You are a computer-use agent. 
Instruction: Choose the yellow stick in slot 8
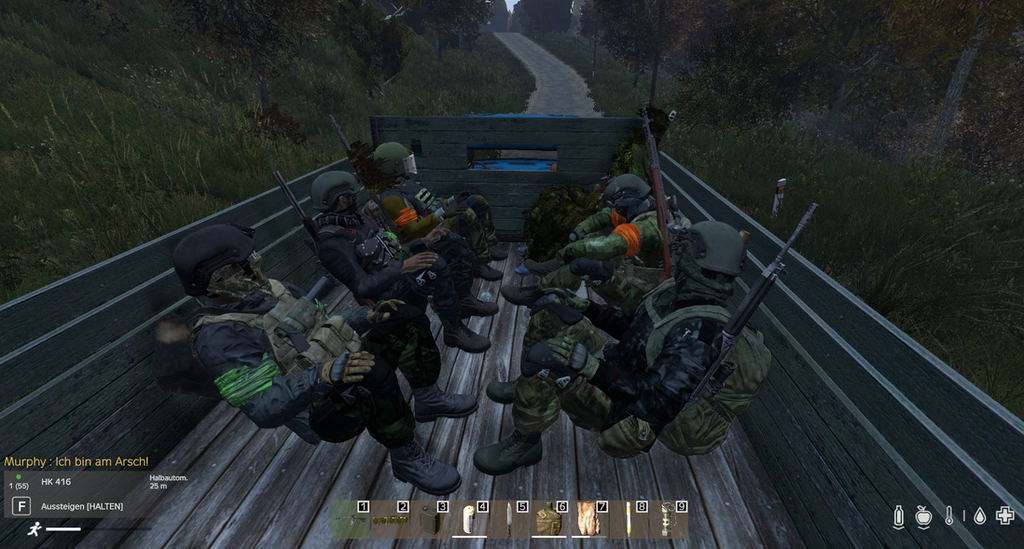(x=628, y=520)
